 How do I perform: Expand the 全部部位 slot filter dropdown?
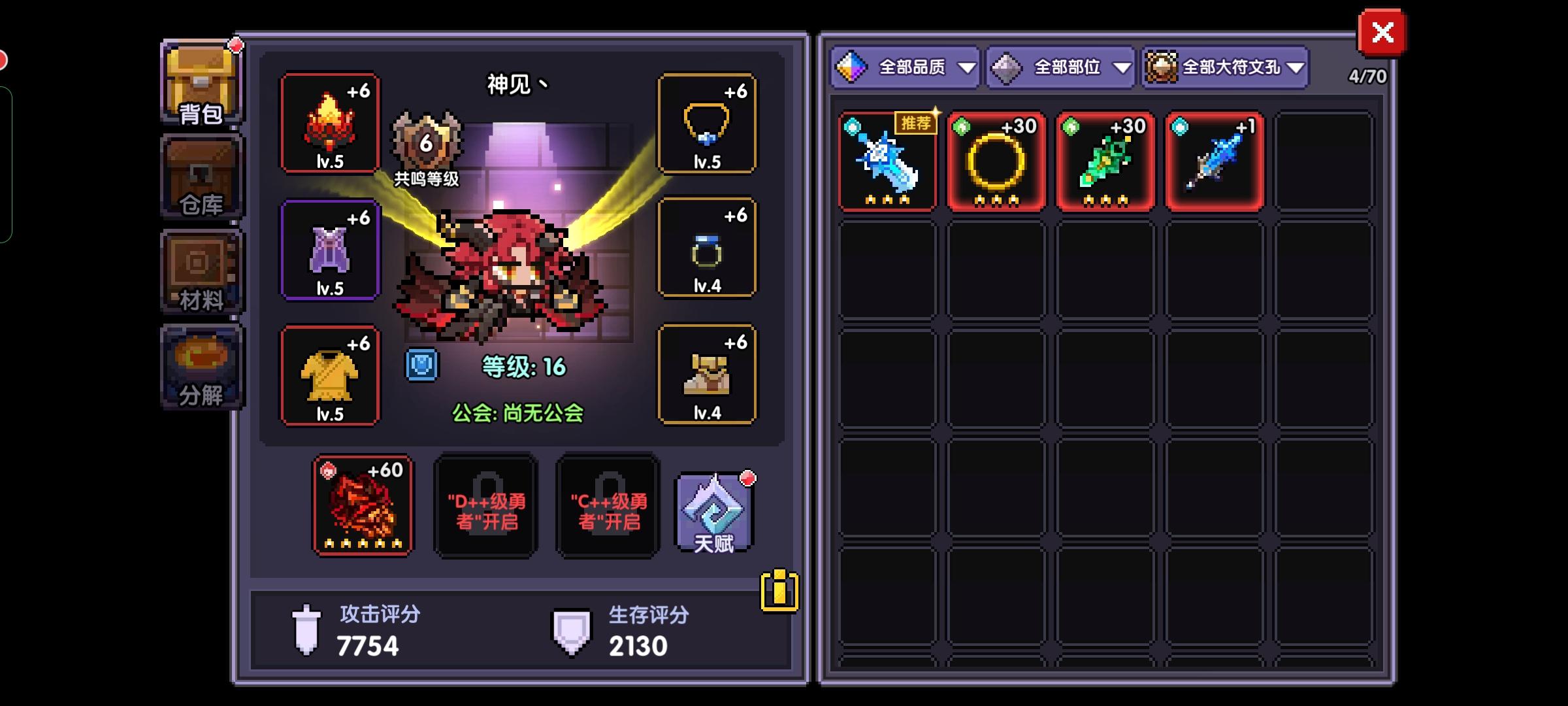(x=1059, y=67)
